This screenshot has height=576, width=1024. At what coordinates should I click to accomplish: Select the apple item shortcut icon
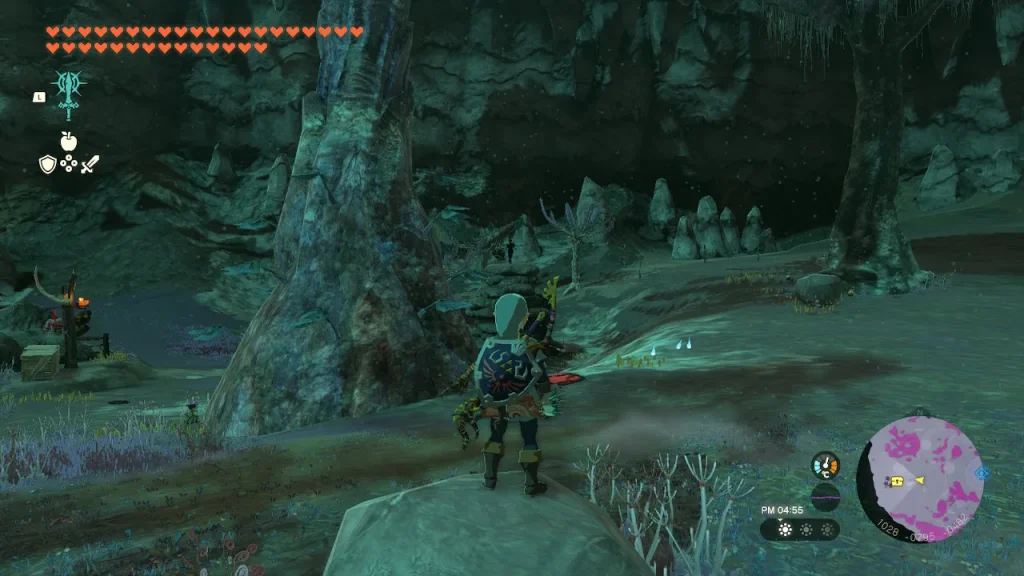pyautogui.click(x=68, y=141)
